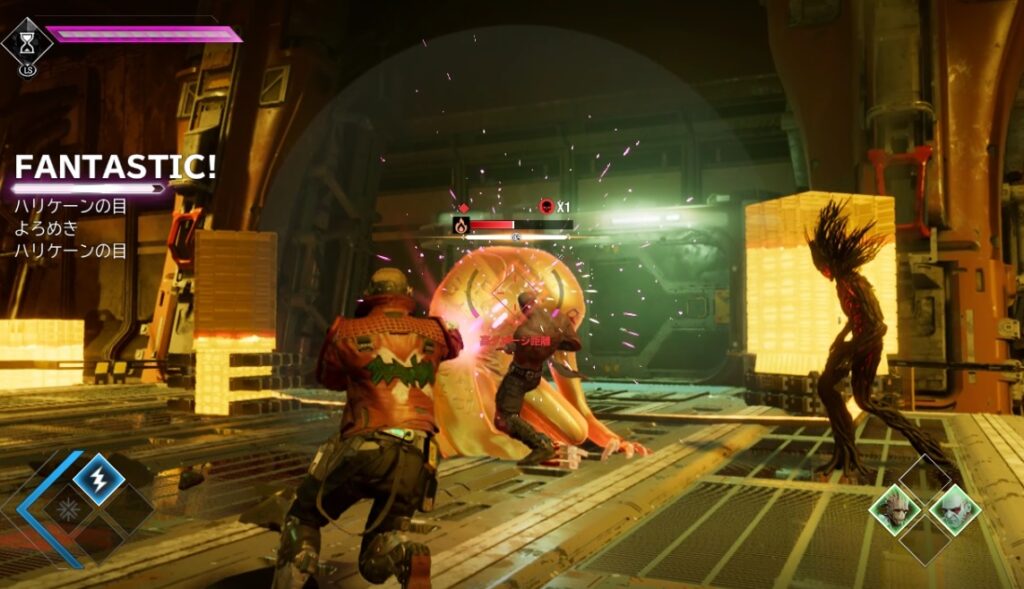This screenshot has width=1024, height=589.
Task: Activate the lightning bolt element shot
Action: 99,478
